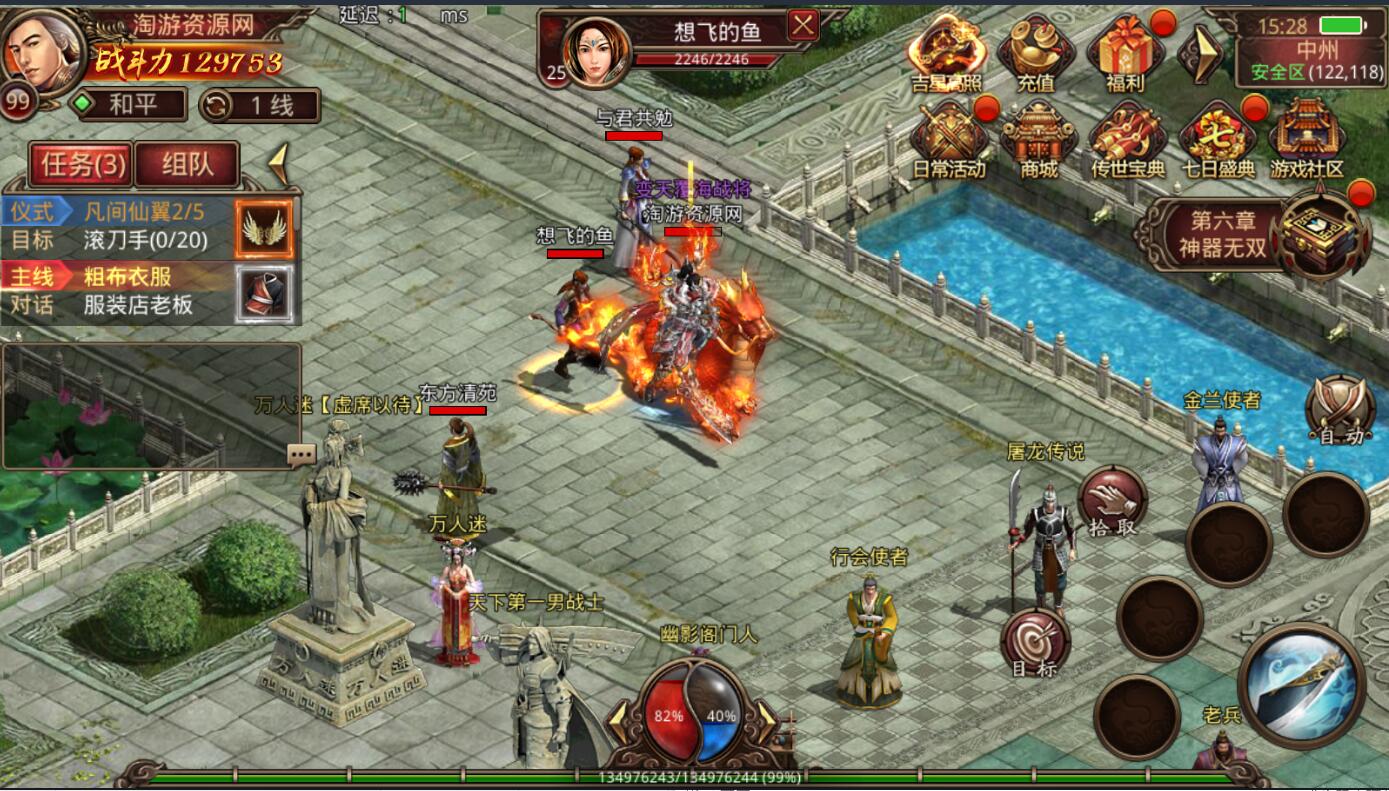
Task: Open the 第六章 神器无双 chapter chest
Action: click(x=1323, y=233)
